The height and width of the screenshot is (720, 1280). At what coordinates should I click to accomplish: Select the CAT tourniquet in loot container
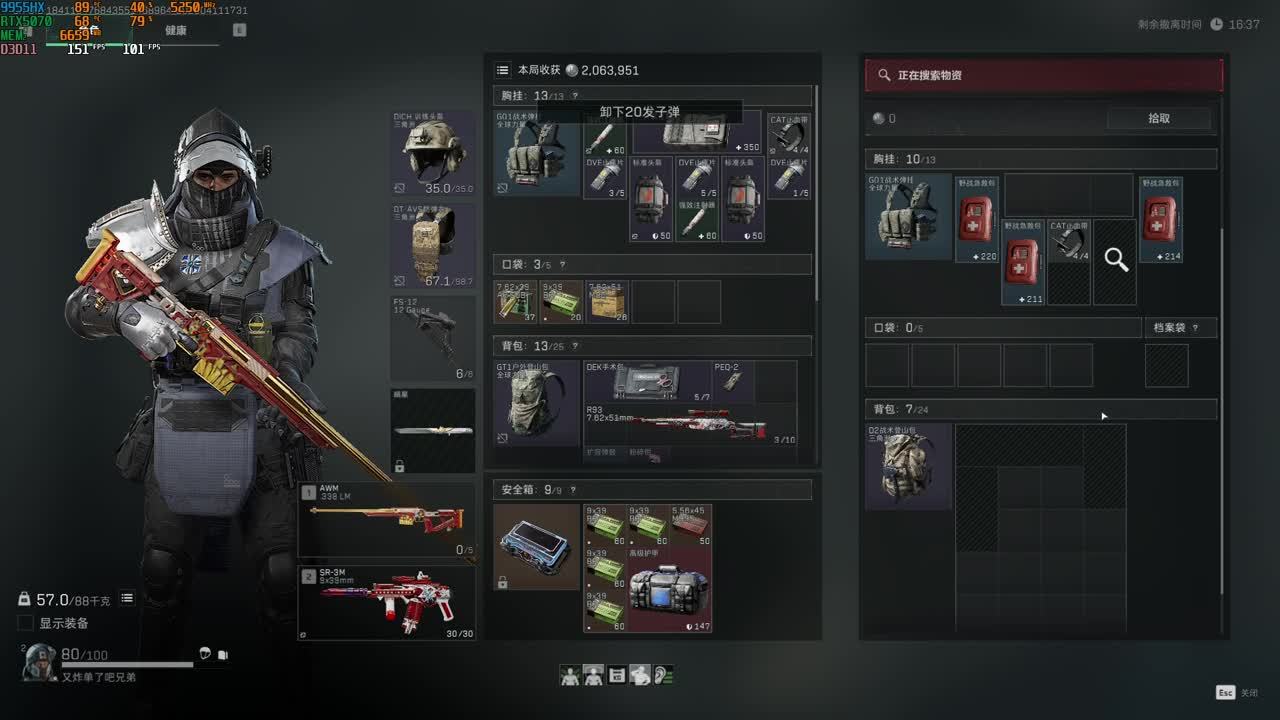[x=1069, y=241]
